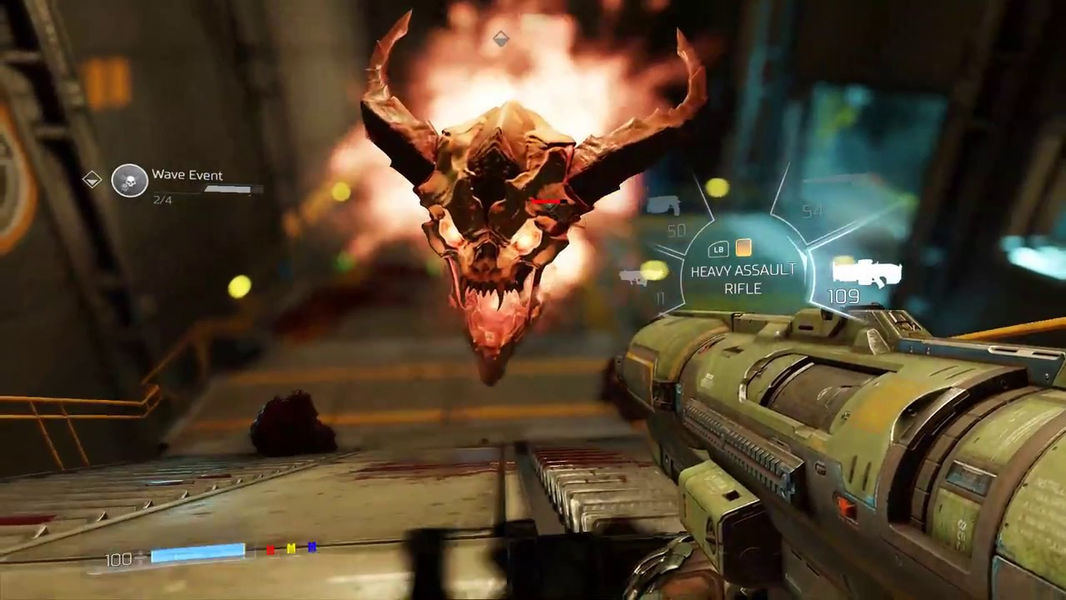
Task: Open the Wave Event skull objective tracker
Action: [130, 180]
